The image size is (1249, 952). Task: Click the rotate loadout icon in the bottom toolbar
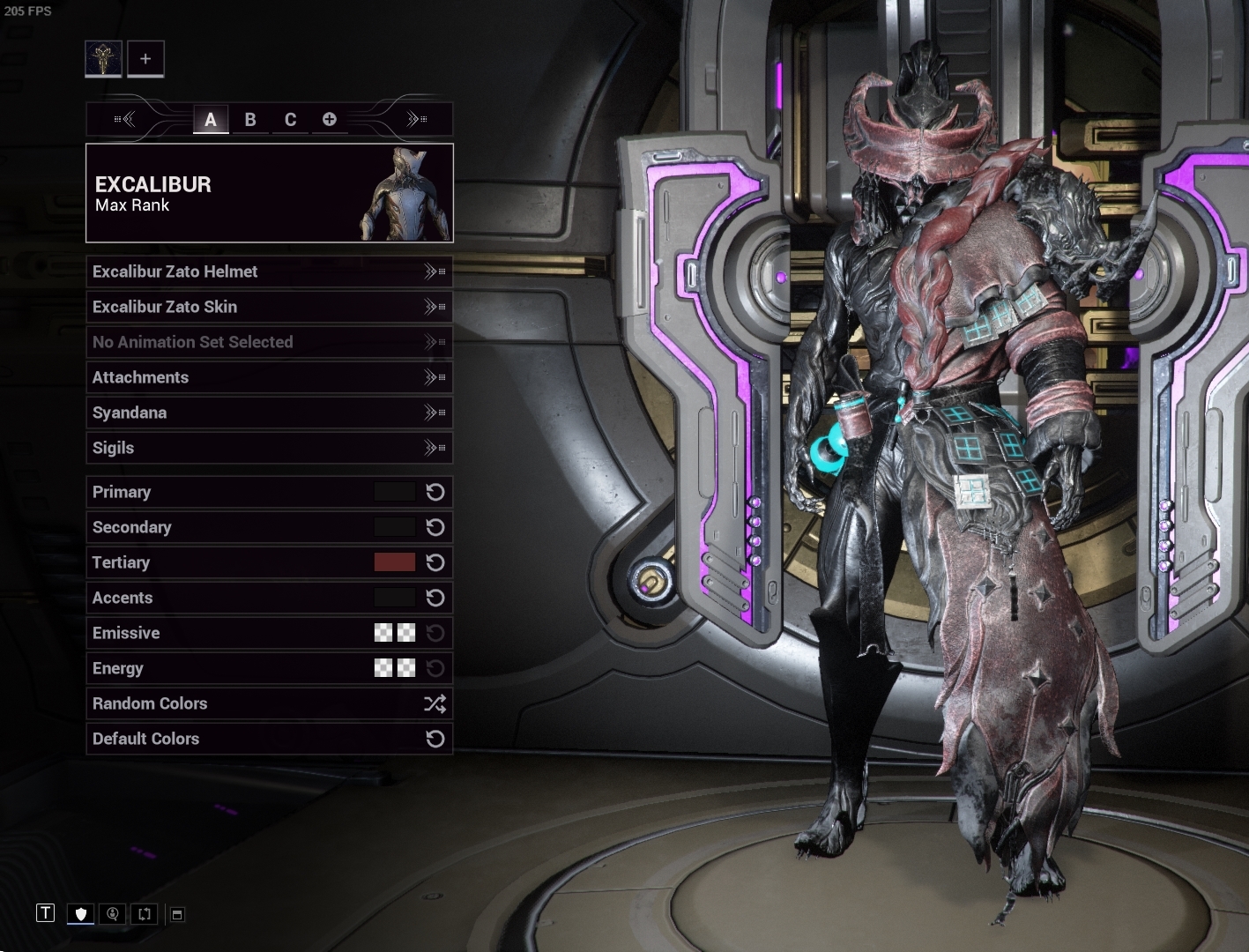pos(145,914)
